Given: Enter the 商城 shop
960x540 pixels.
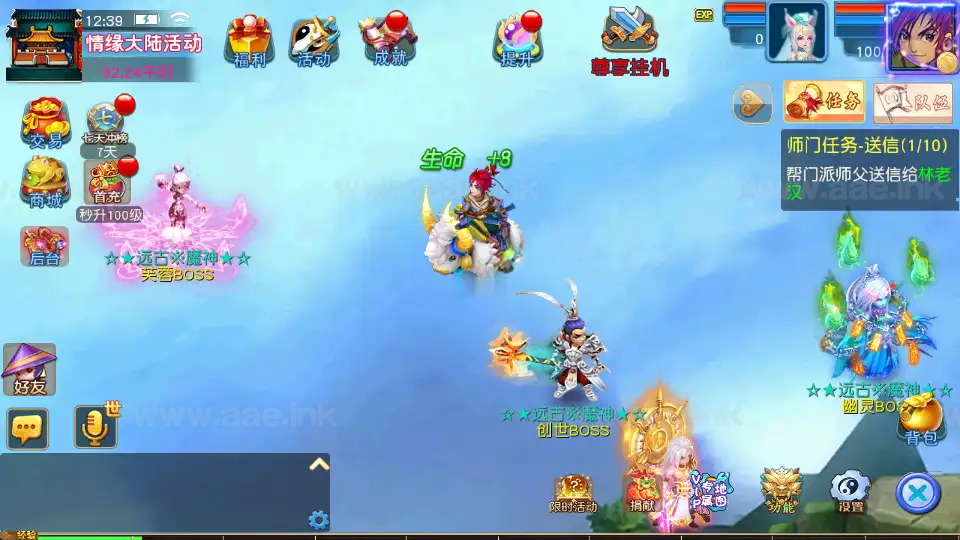Looking at the screenshot, I should click(x=45, y=183).
